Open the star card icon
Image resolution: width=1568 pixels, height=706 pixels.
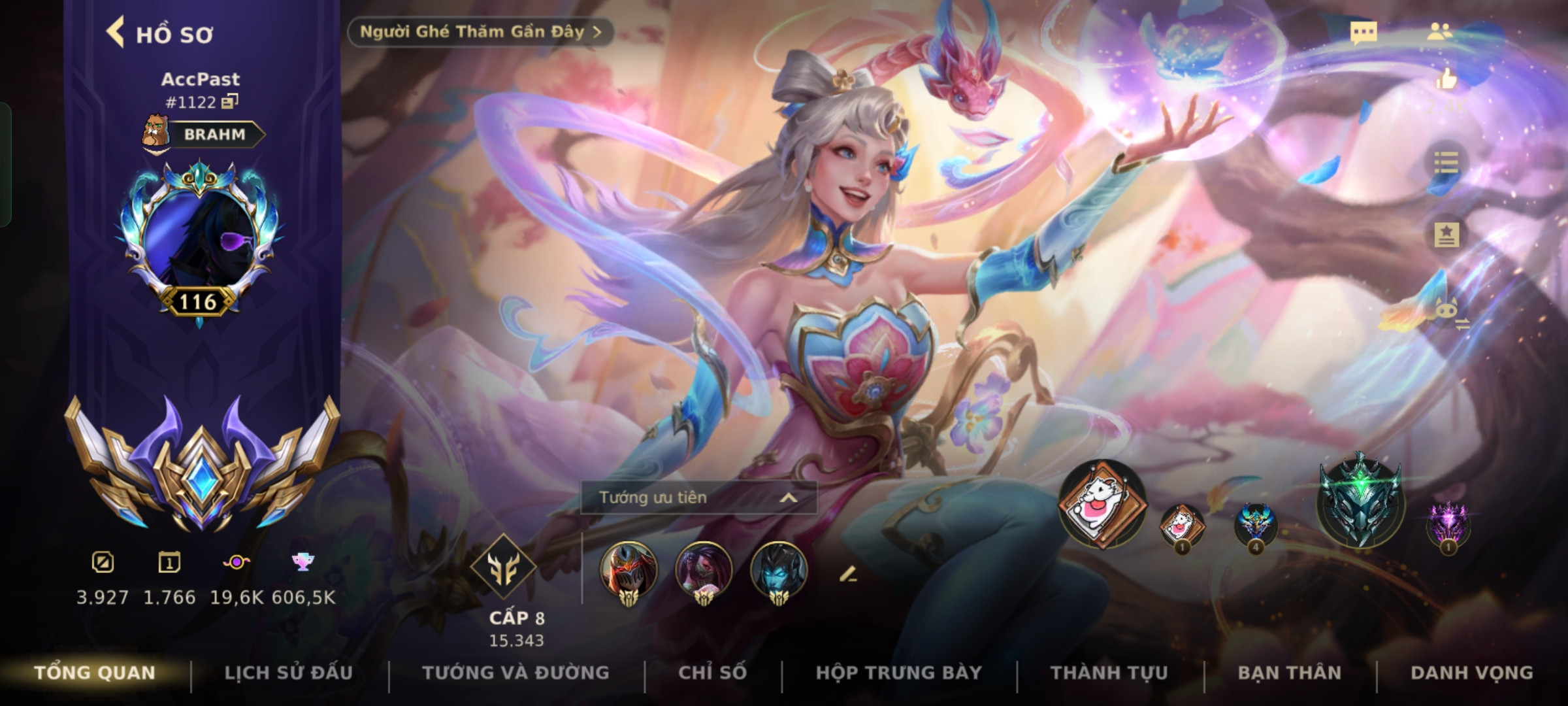1446,234
